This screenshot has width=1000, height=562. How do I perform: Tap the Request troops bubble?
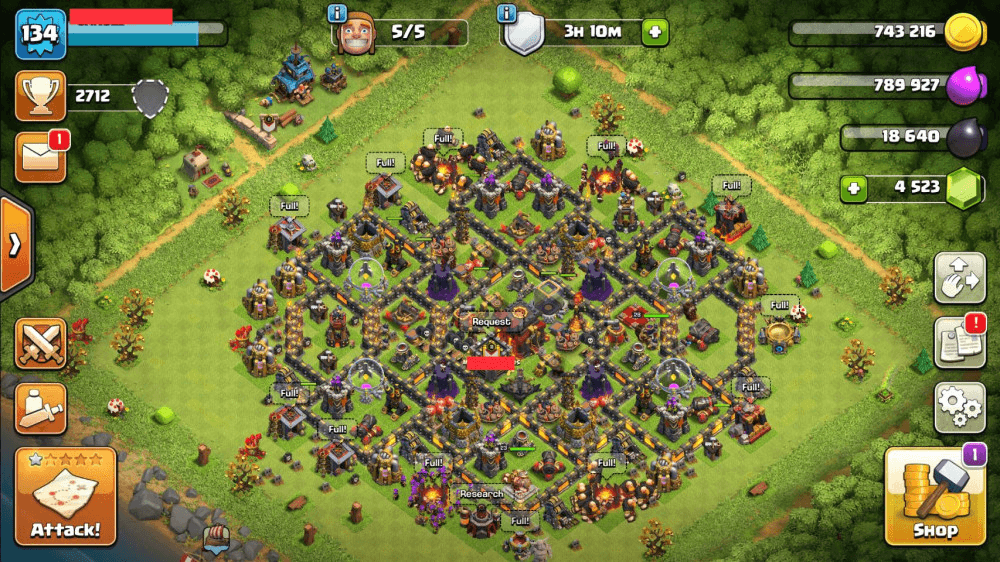[491, 322]
